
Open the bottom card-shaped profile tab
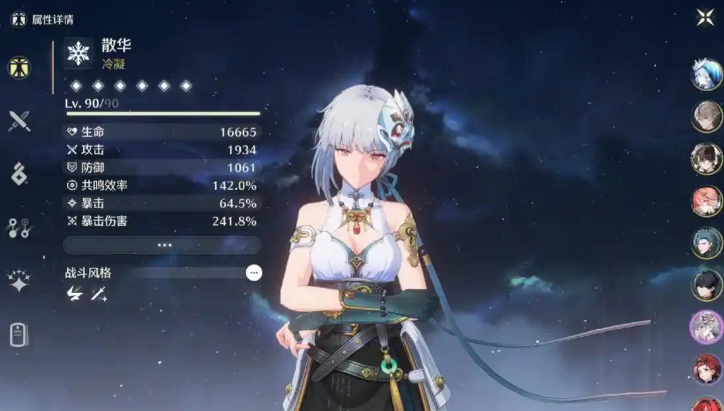coord(19,335)
